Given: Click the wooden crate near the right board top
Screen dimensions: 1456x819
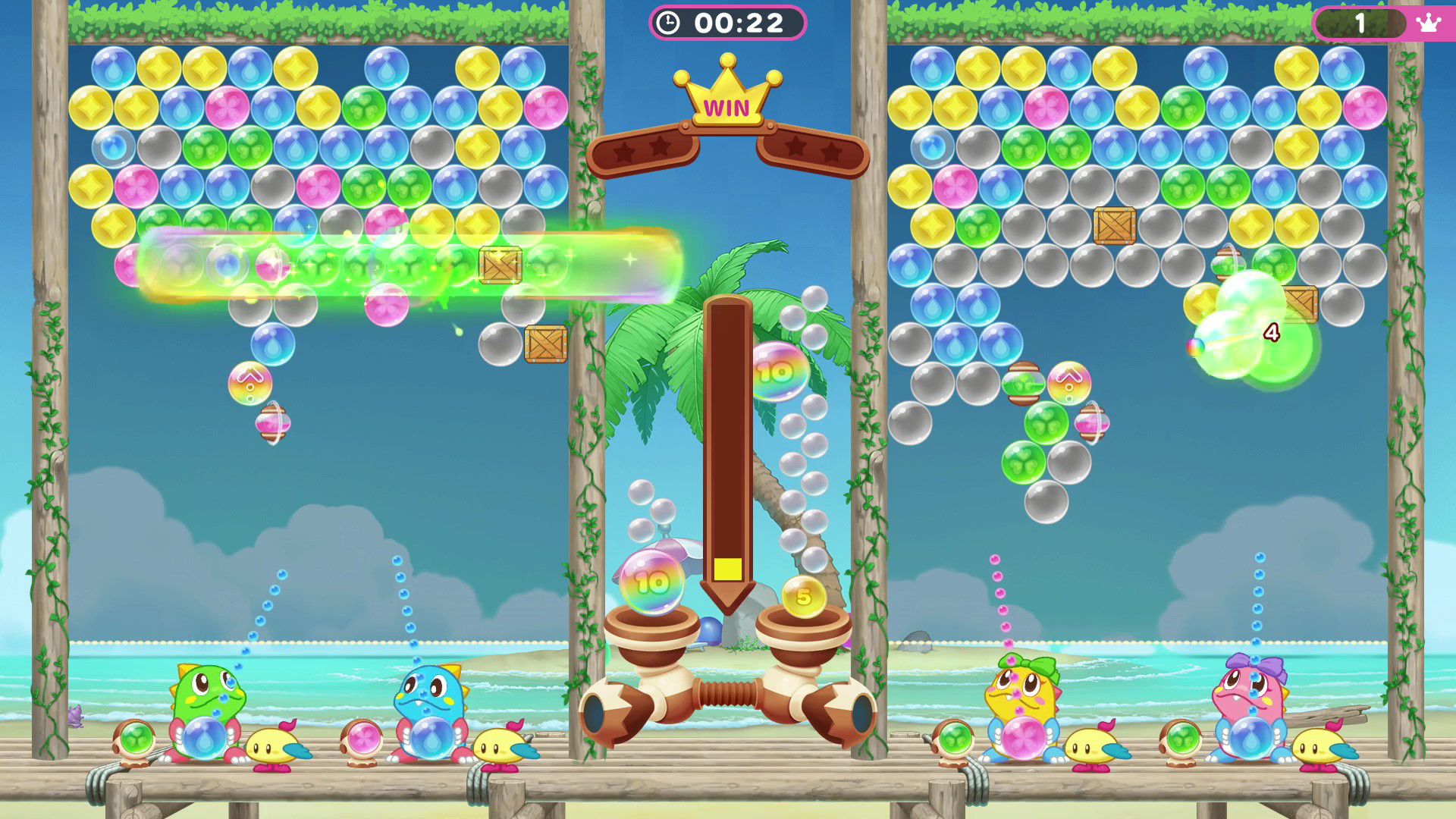Looking at the screenshot, I should [1112, 224].
